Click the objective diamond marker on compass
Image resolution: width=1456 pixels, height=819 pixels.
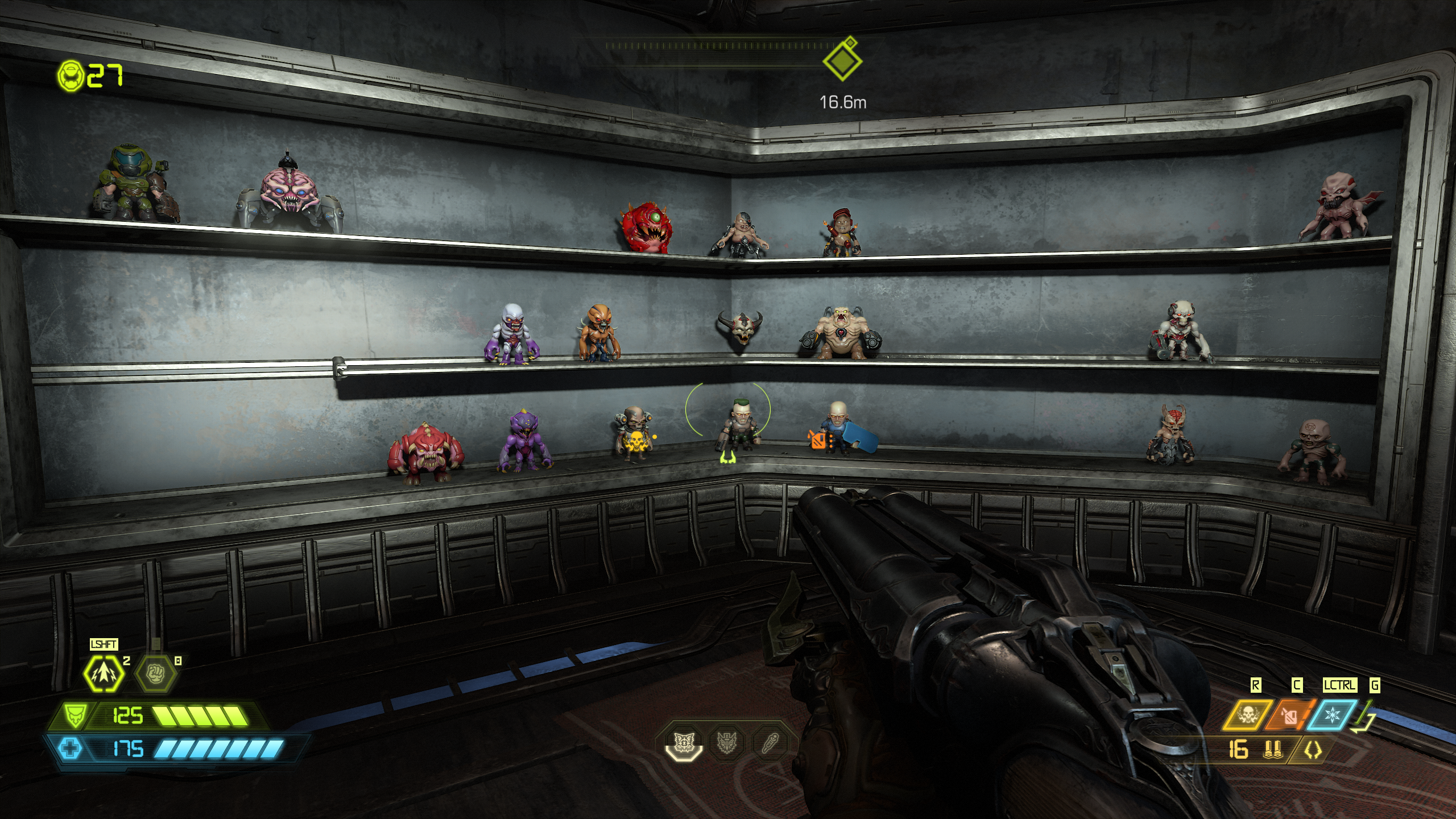(x=842, y=60)
